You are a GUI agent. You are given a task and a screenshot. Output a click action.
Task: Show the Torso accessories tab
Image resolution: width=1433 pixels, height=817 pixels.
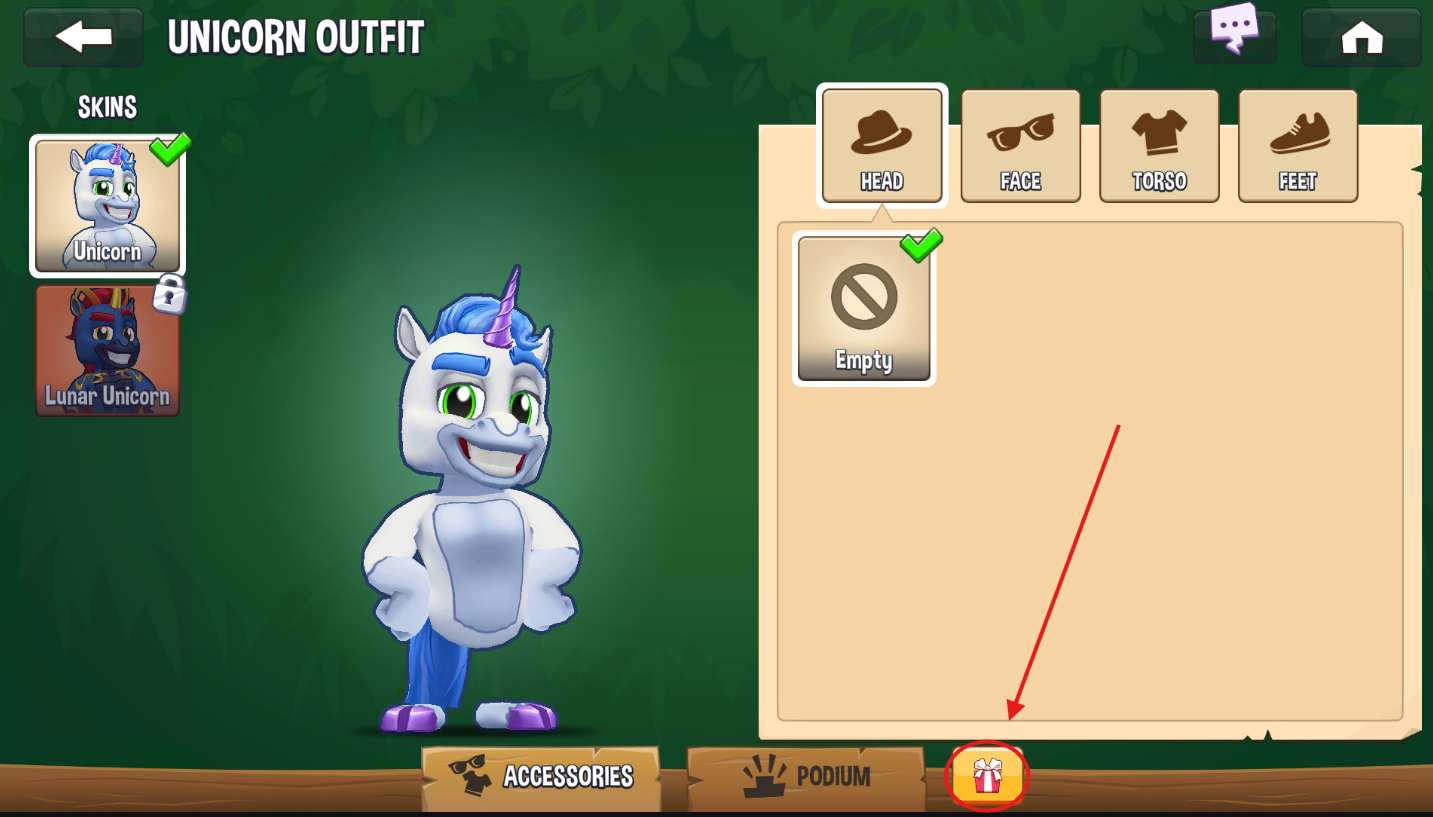pyautogui.click(x=1159, y=145)
